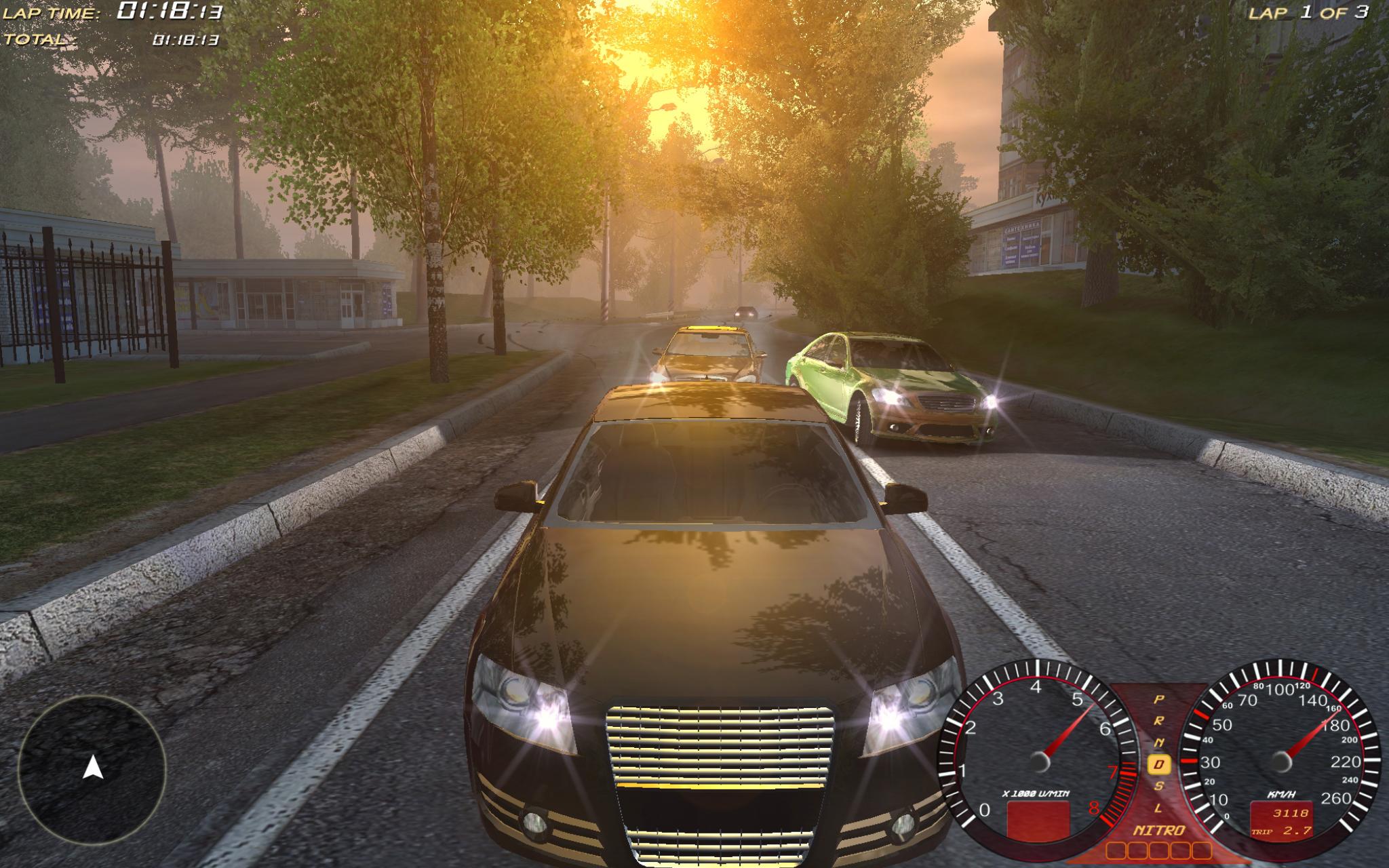Click the NITRO label on the dashboard
Viewport: 1389px width, 868px height.
[x=1160, y=829]
